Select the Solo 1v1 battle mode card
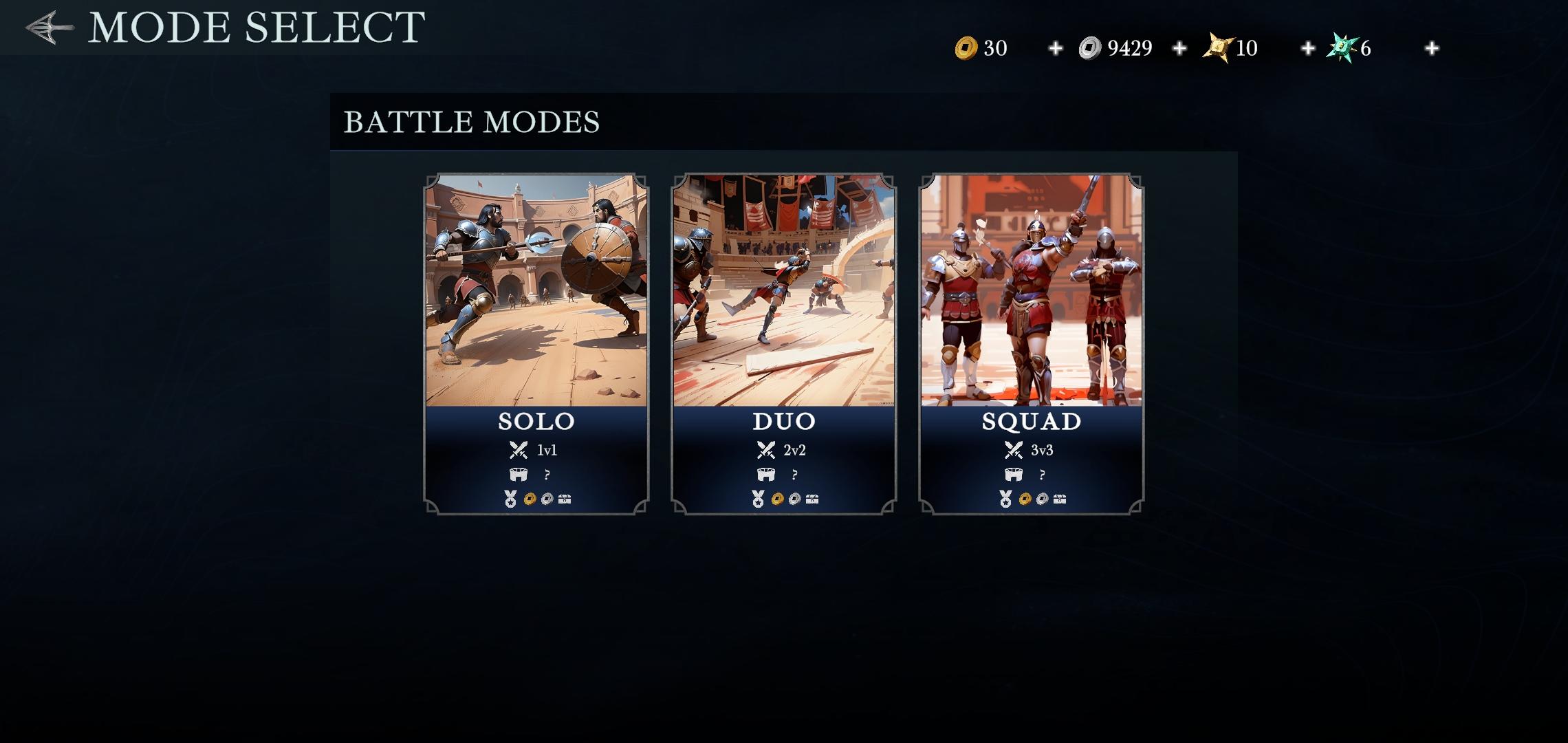 point(536,343)
